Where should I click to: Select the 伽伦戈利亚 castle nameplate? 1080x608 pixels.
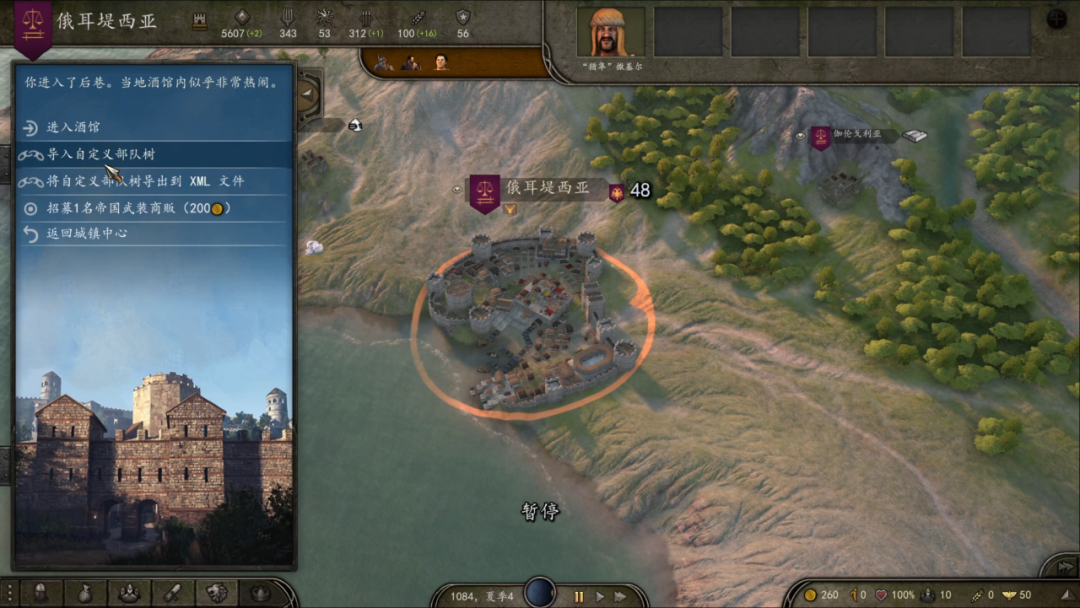tap(852, 134)
